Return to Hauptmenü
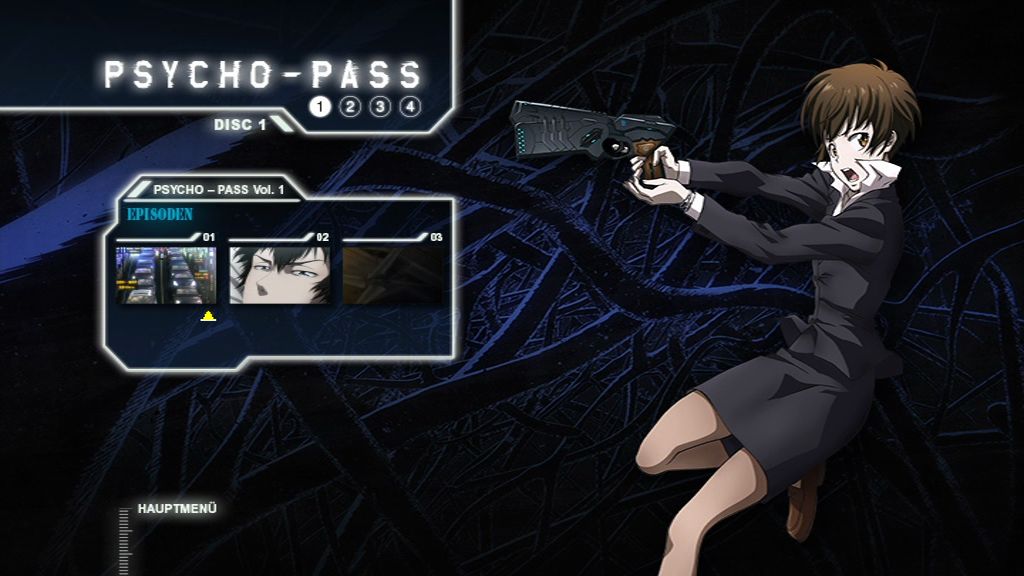1024x576 pixels. point(177,509)
